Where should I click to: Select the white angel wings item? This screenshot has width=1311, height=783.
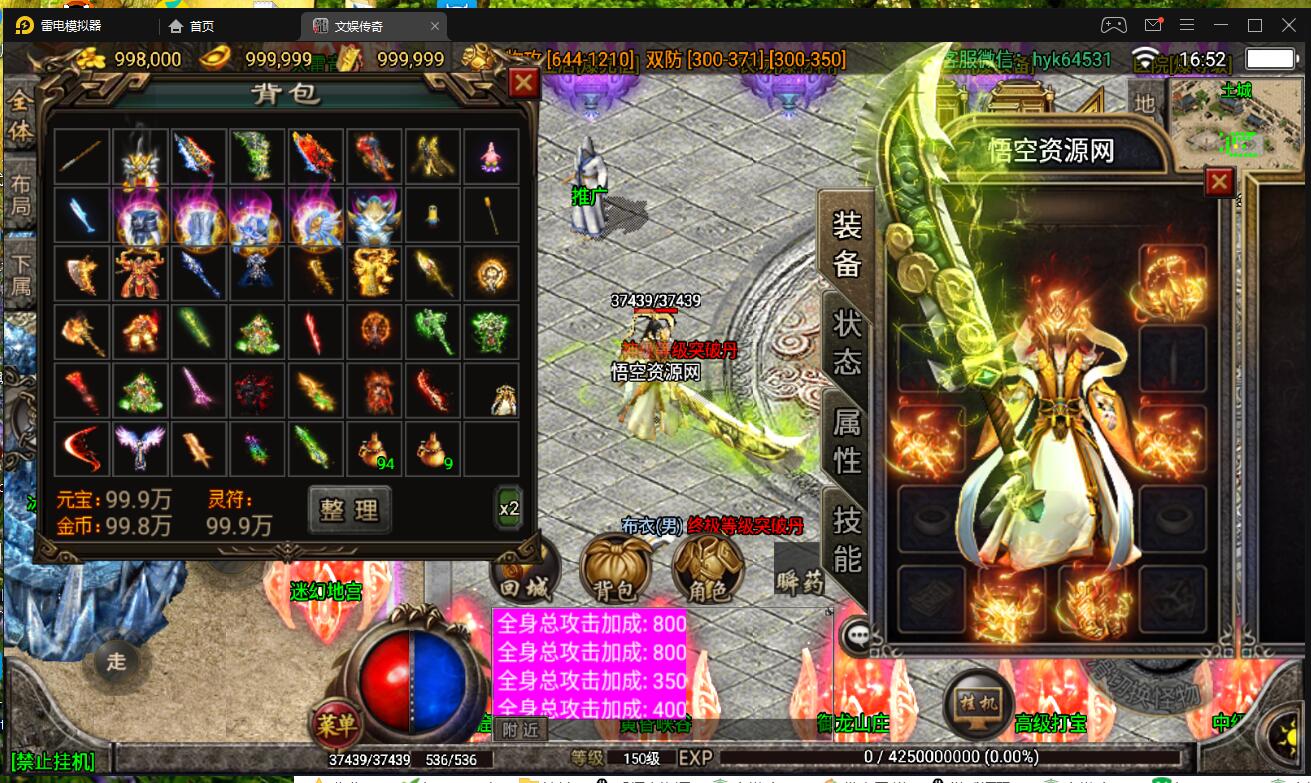click(x=140, y=448)
